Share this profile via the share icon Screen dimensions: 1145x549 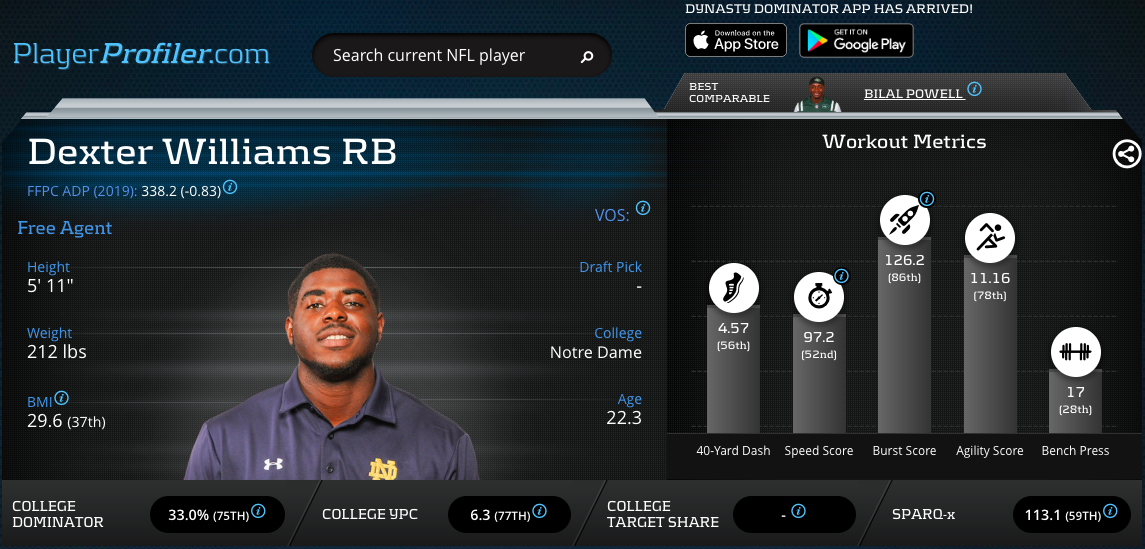click(1126, 154)
